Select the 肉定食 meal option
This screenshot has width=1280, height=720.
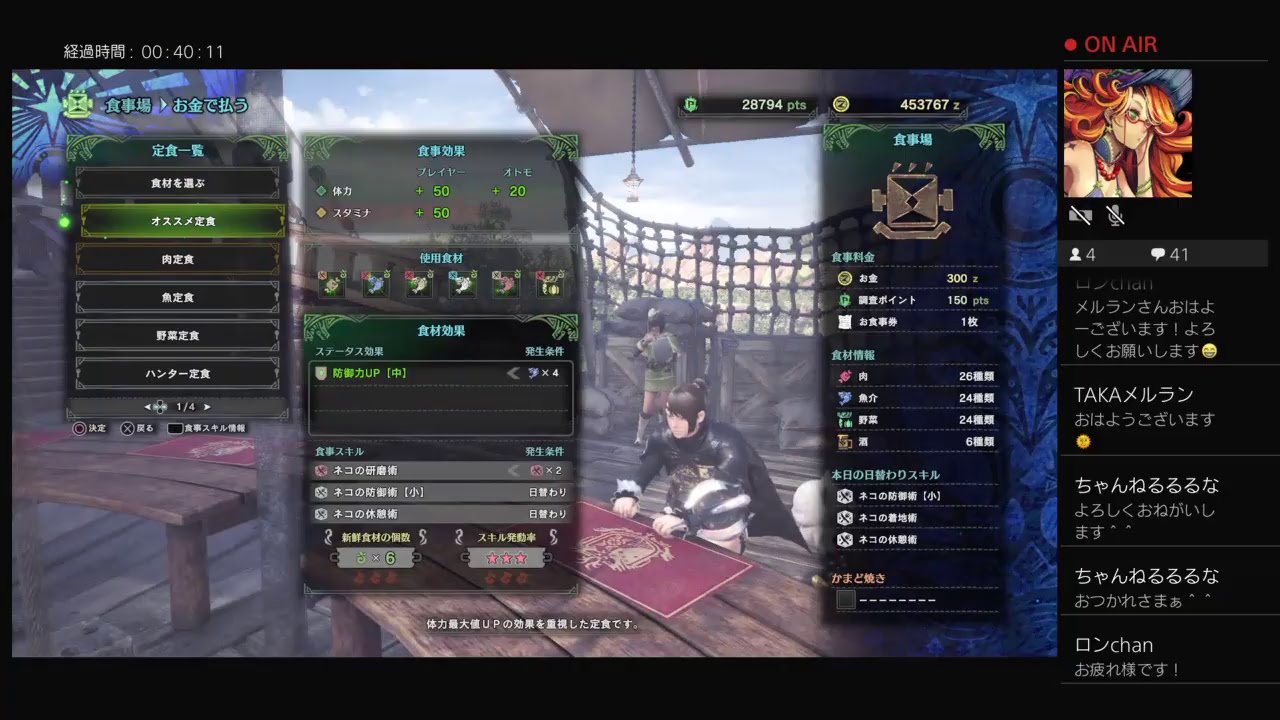point(180,258)
